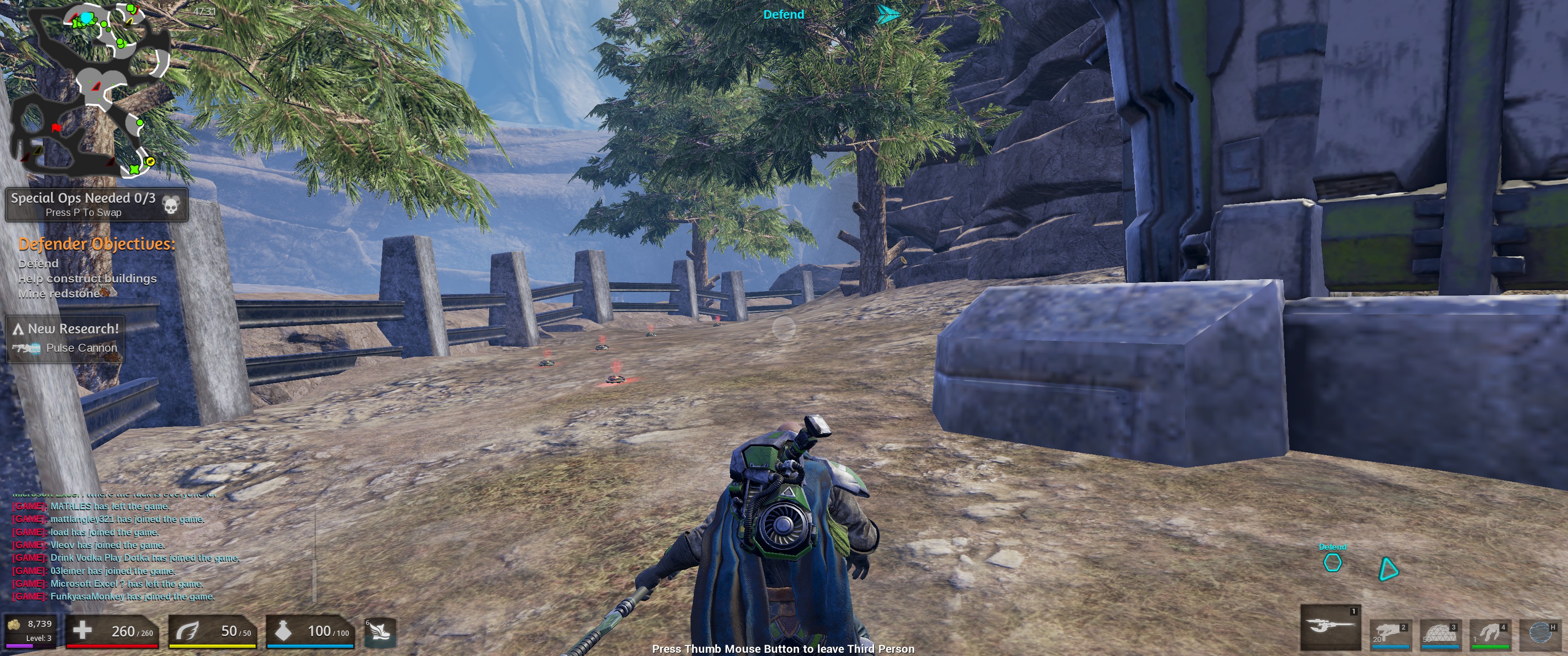Image resolution: width=1568 pixels, height=656 pixels.
Task: Equip the pistol in slot 2
Action: point(1390,635)
